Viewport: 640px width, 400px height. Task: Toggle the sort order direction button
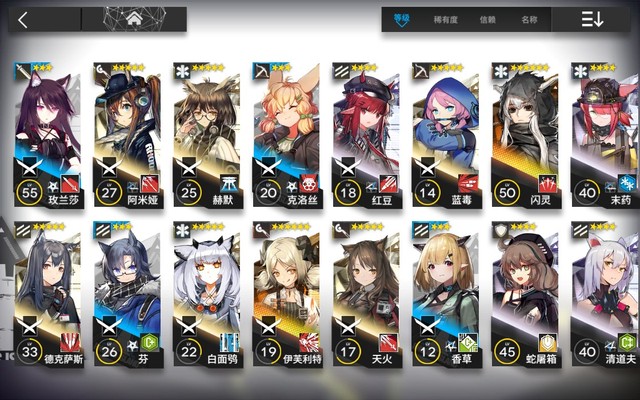click(x=591, y=19)
